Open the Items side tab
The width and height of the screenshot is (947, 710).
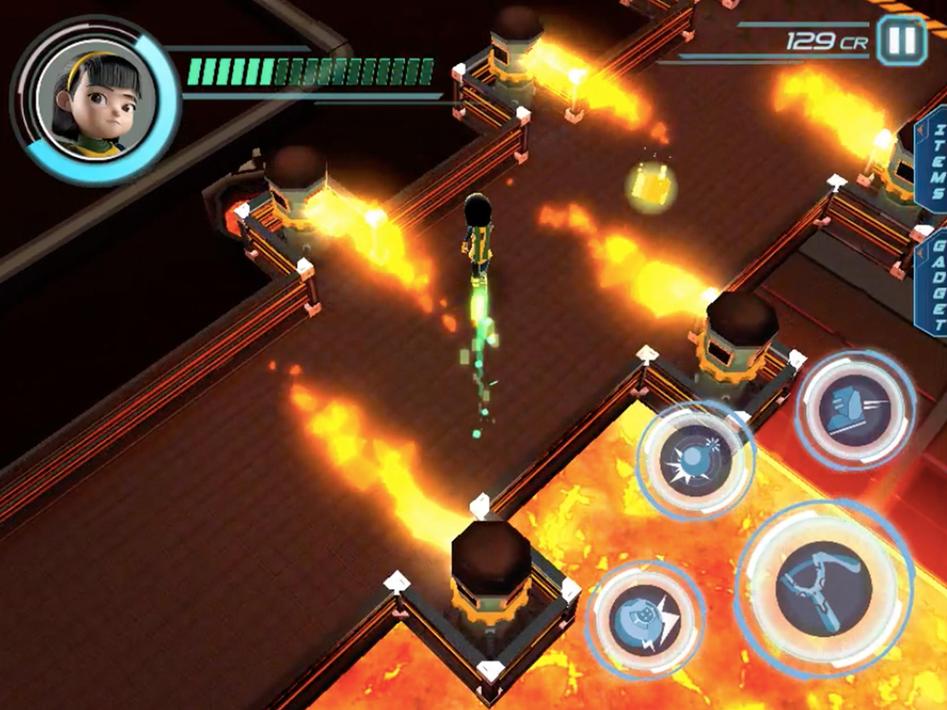click(x=936, y=167)
